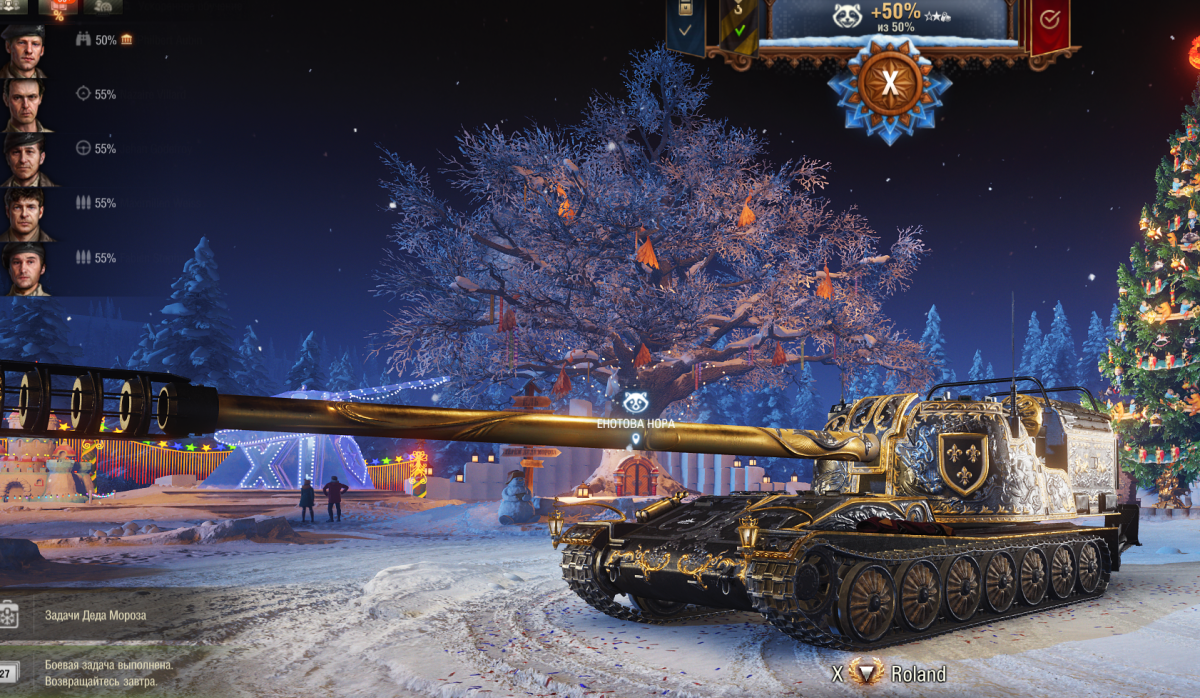Open the blue banner with white checkmark
This screenshot has width=1200, height=698.
(685, 24)
